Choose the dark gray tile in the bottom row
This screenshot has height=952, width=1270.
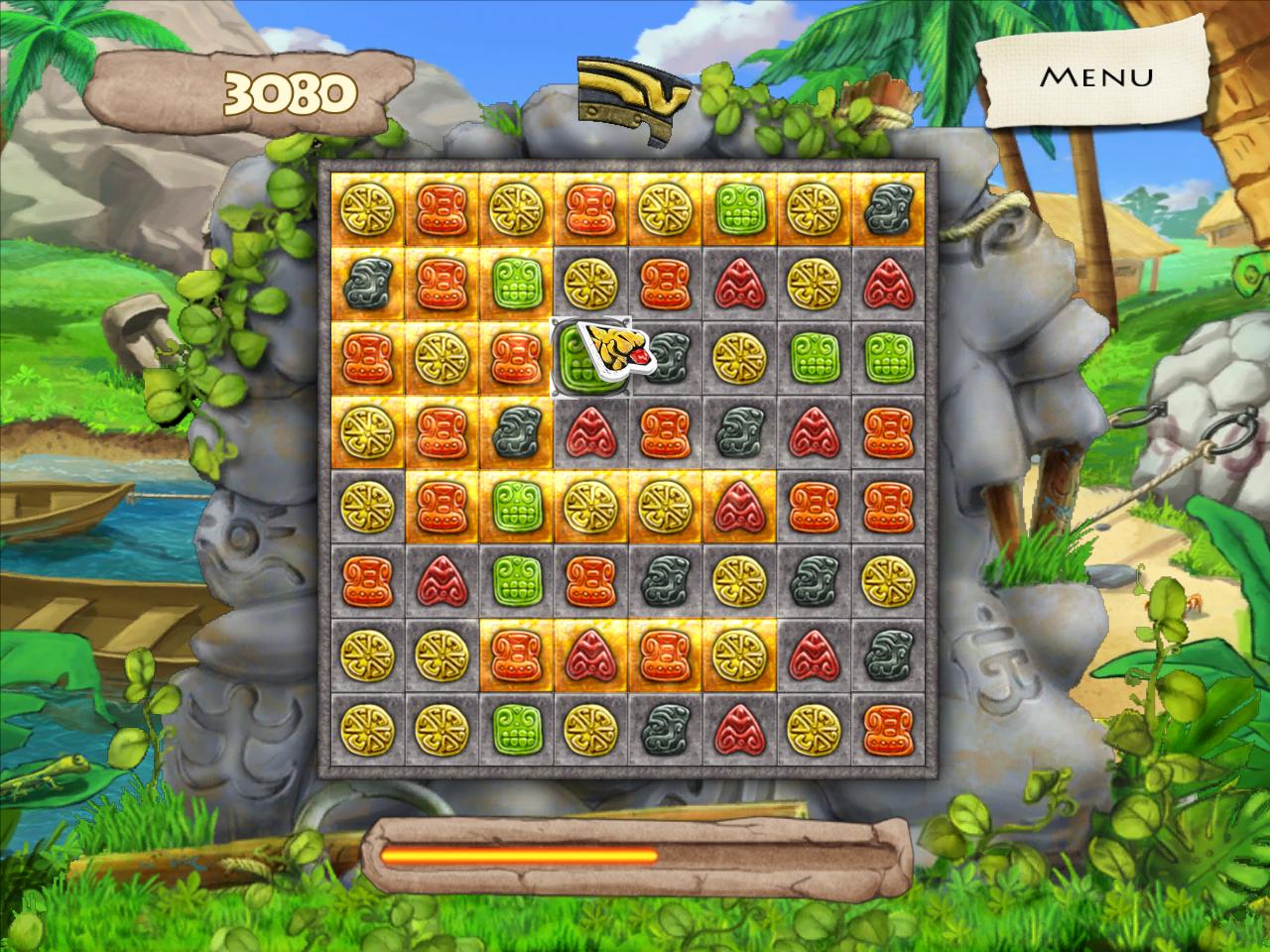(x=663, y=727)
